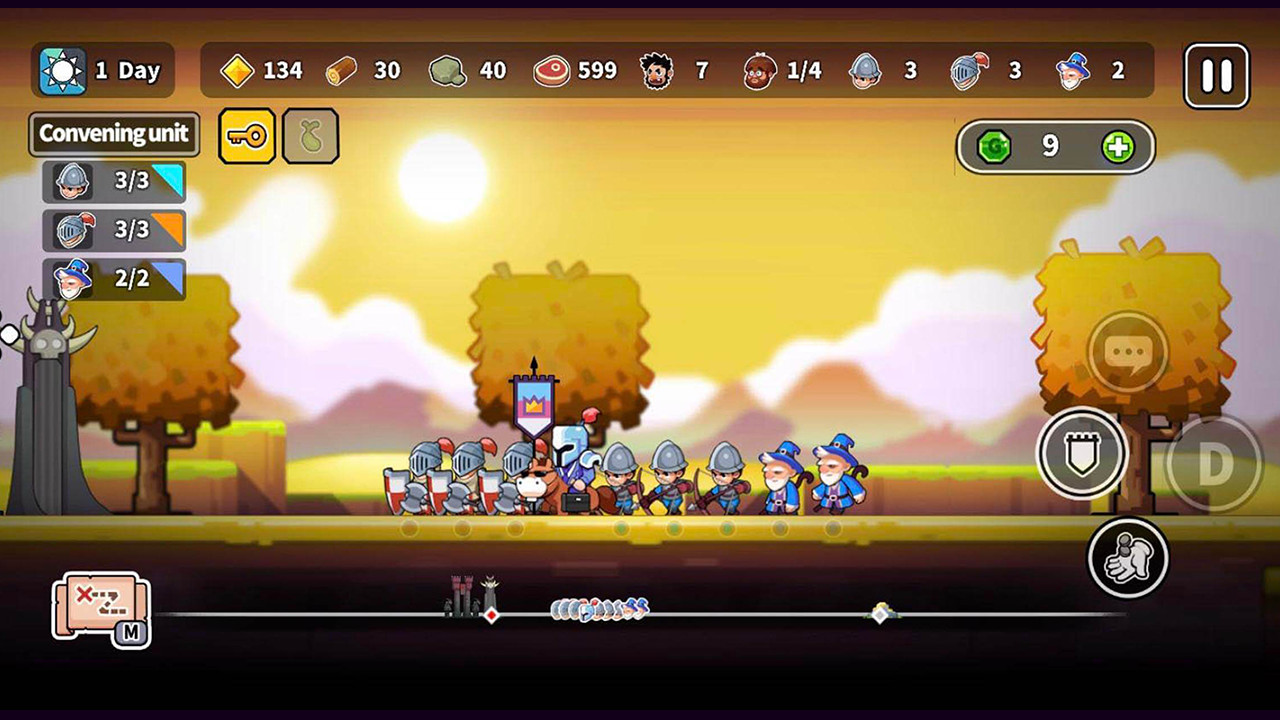
Task: Click the shield banner defense button
Action: 1082,453
